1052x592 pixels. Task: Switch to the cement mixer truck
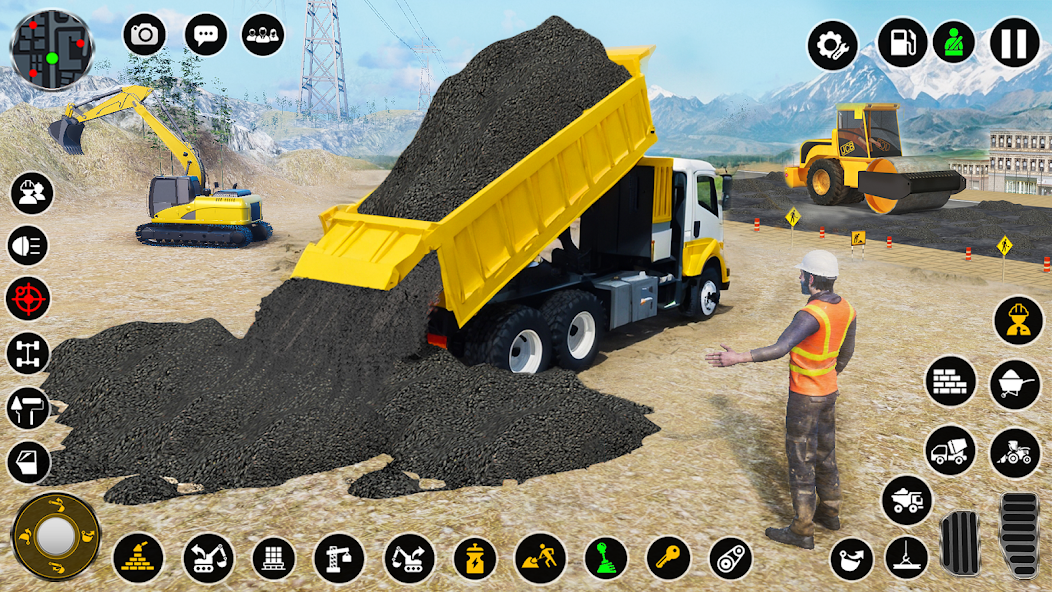point(950,451)
